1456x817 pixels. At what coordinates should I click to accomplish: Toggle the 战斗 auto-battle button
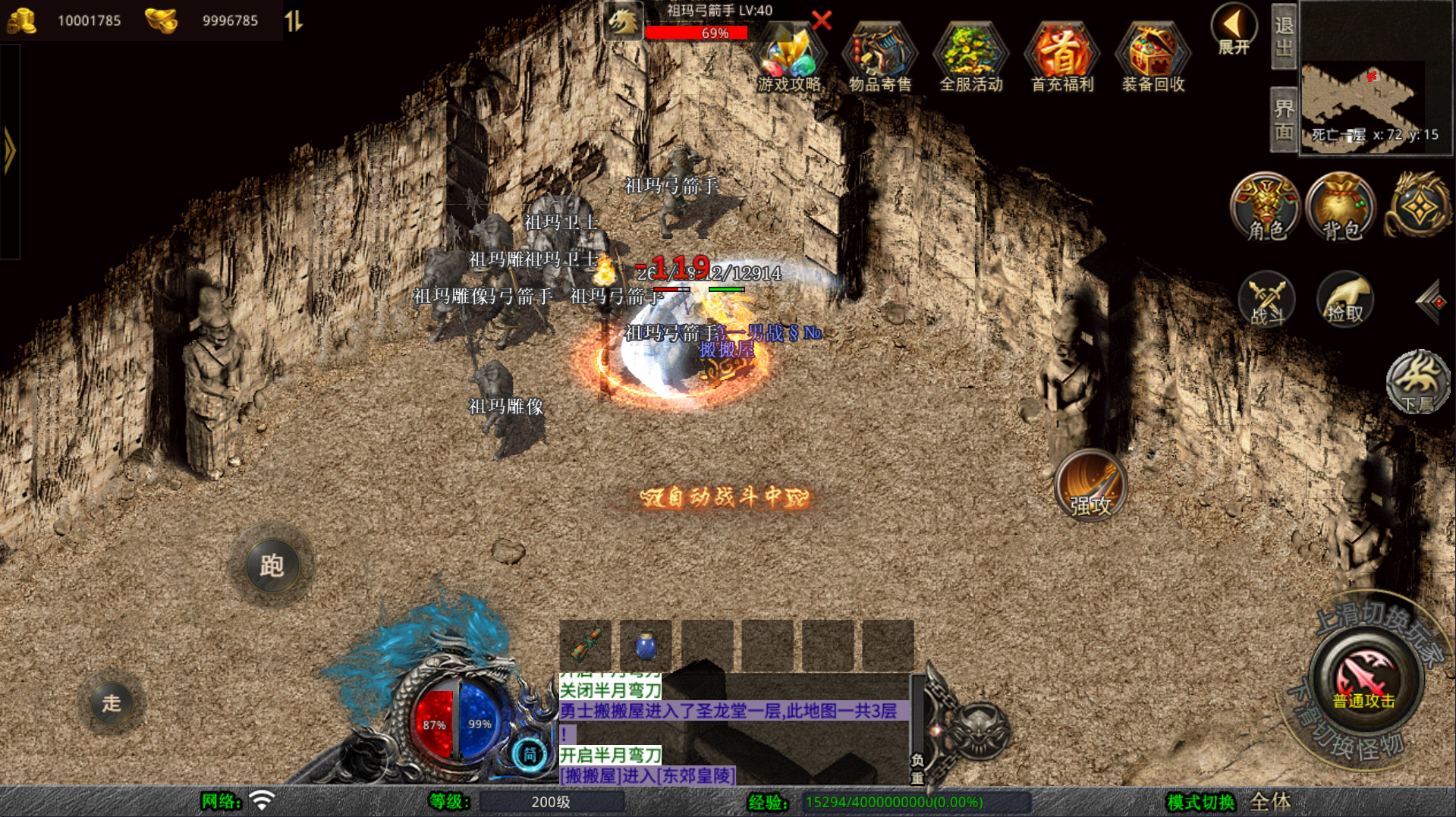tap(1266, 299)
